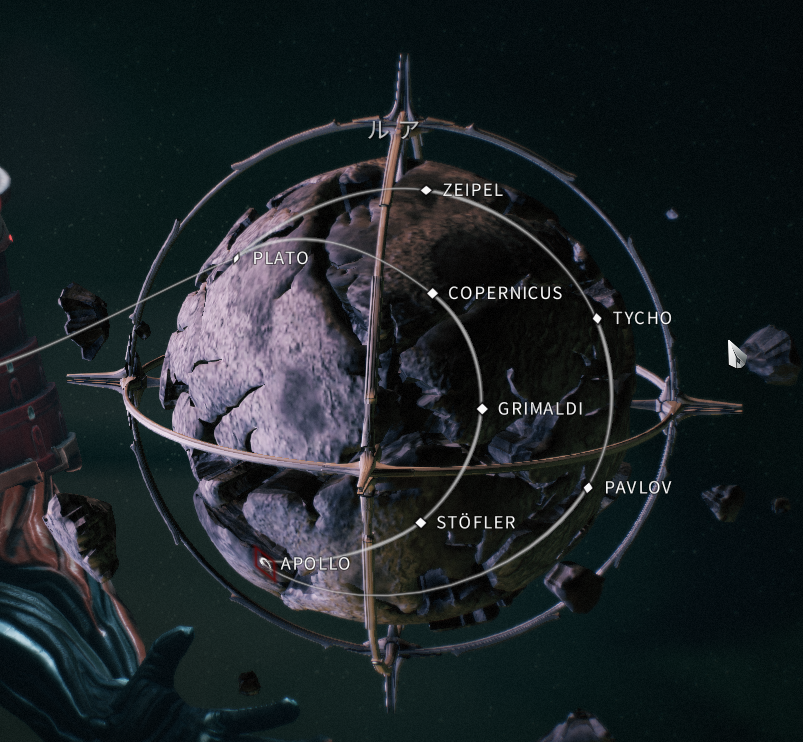Select the Tycho mission node

598,318
